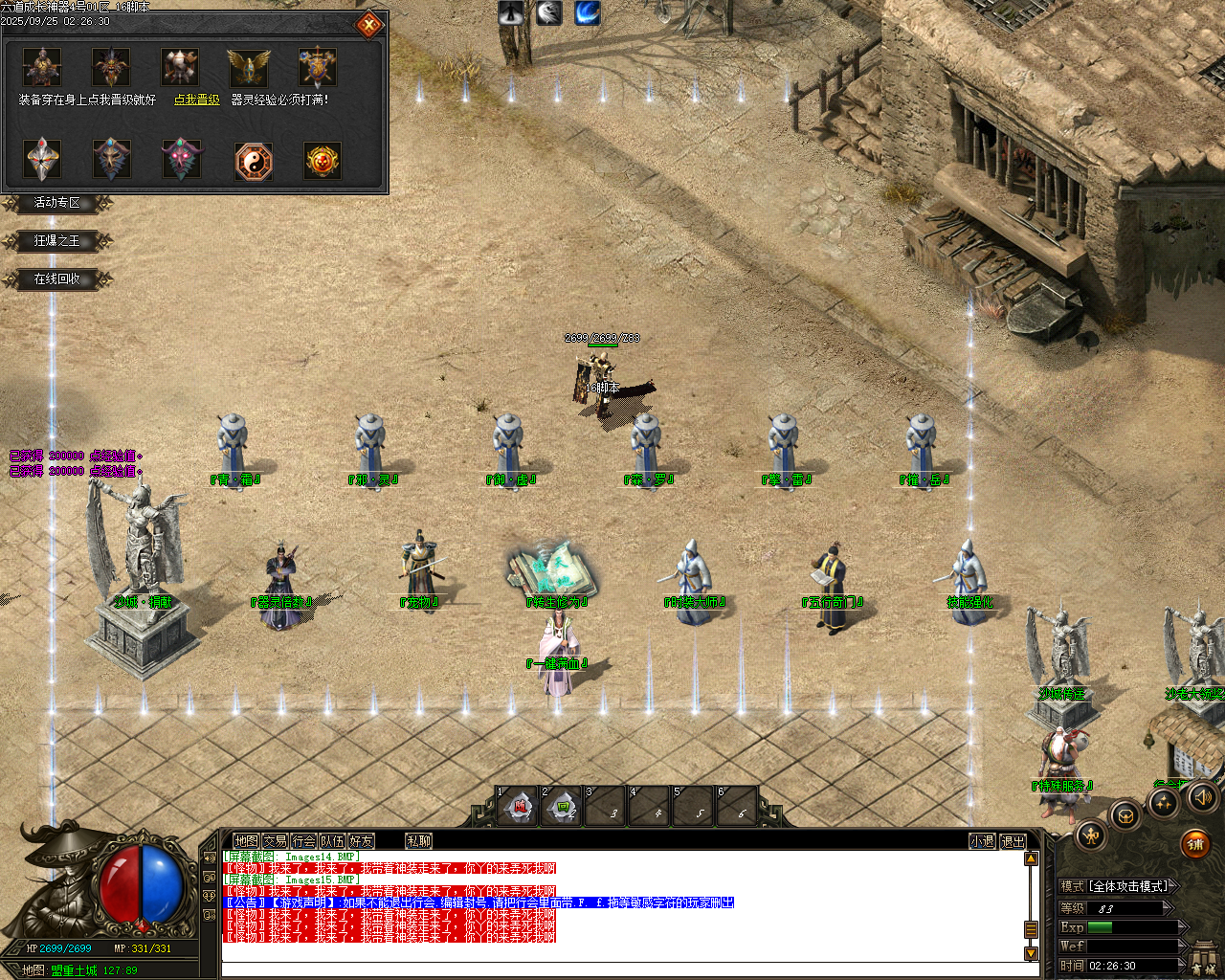Image resolution: width=1225 pixels, height=980 pixels.
Task: Use the green scroll in hotbar slot 2
Action: pyautogui.click(x=564, y=809)
